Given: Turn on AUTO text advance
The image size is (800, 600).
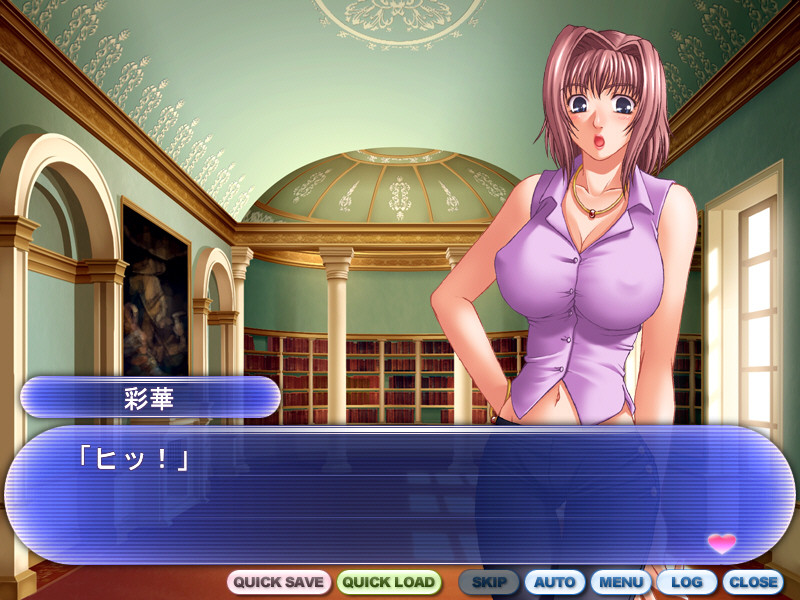Looking at the screenshot, I should (x=554, y=582).
